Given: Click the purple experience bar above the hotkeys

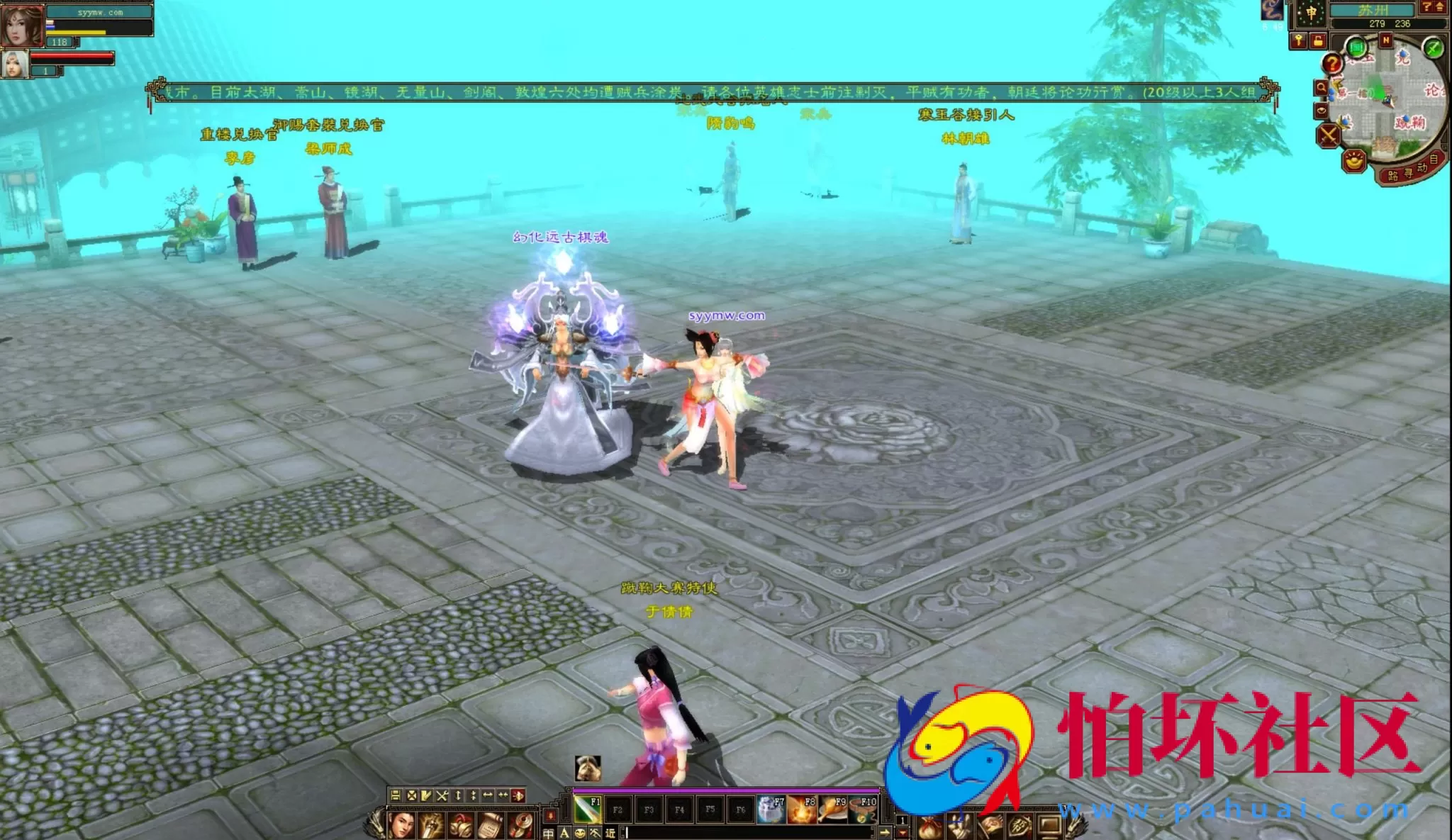Looking at the screenshot, I should [x=720, y=790].
